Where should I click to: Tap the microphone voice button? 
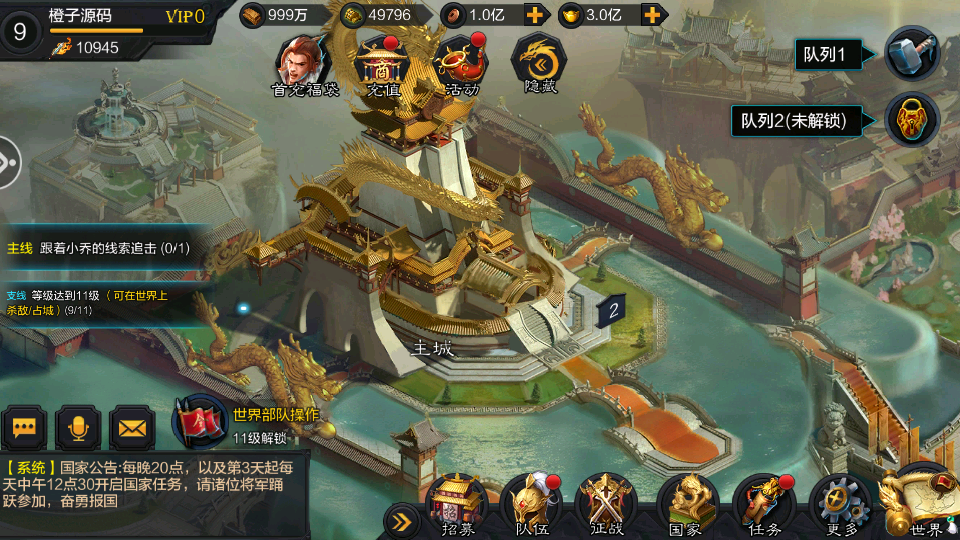[x=78, y=428]
